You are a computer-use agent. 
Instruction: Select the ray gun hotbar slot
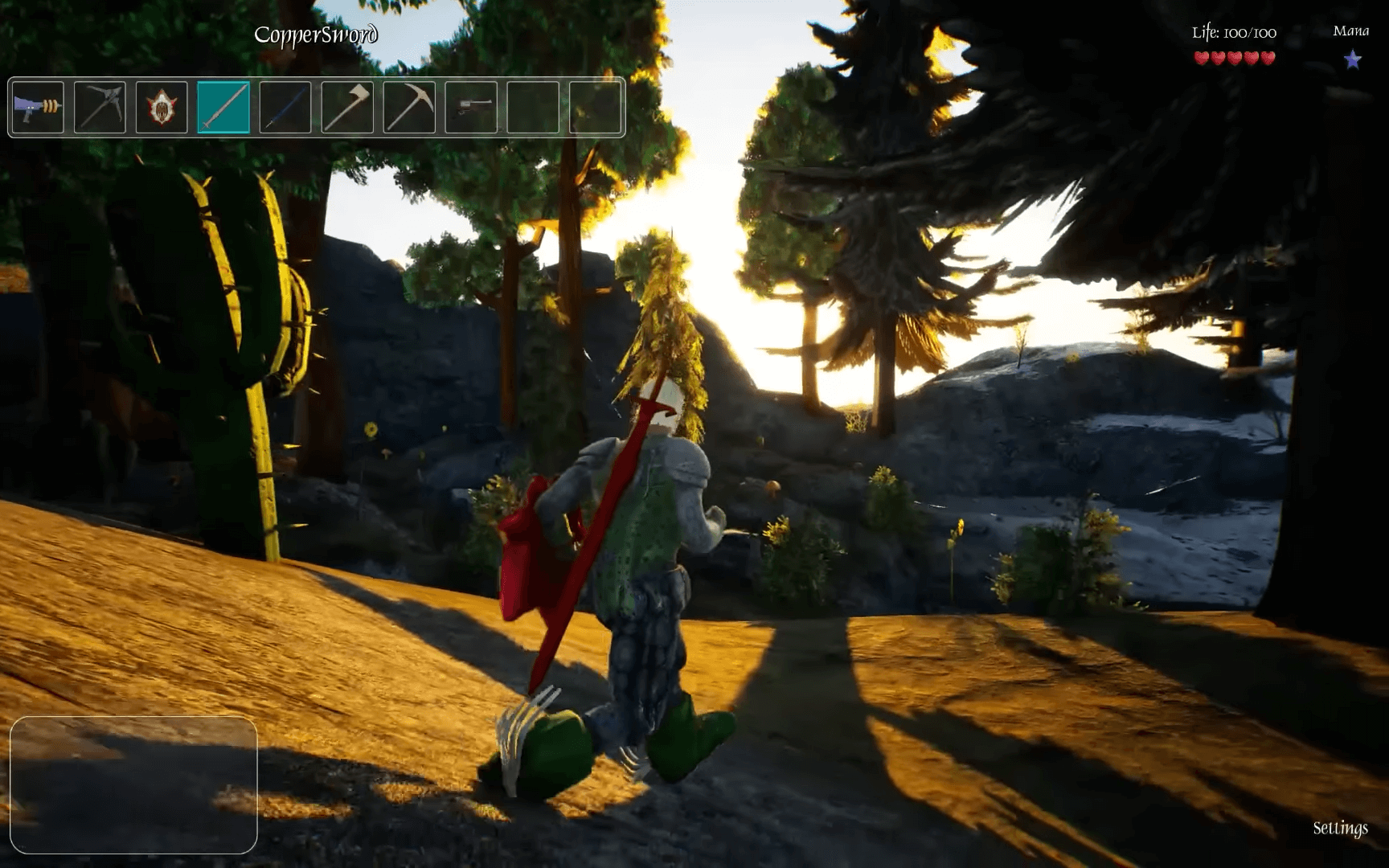[x=38, y=107]
